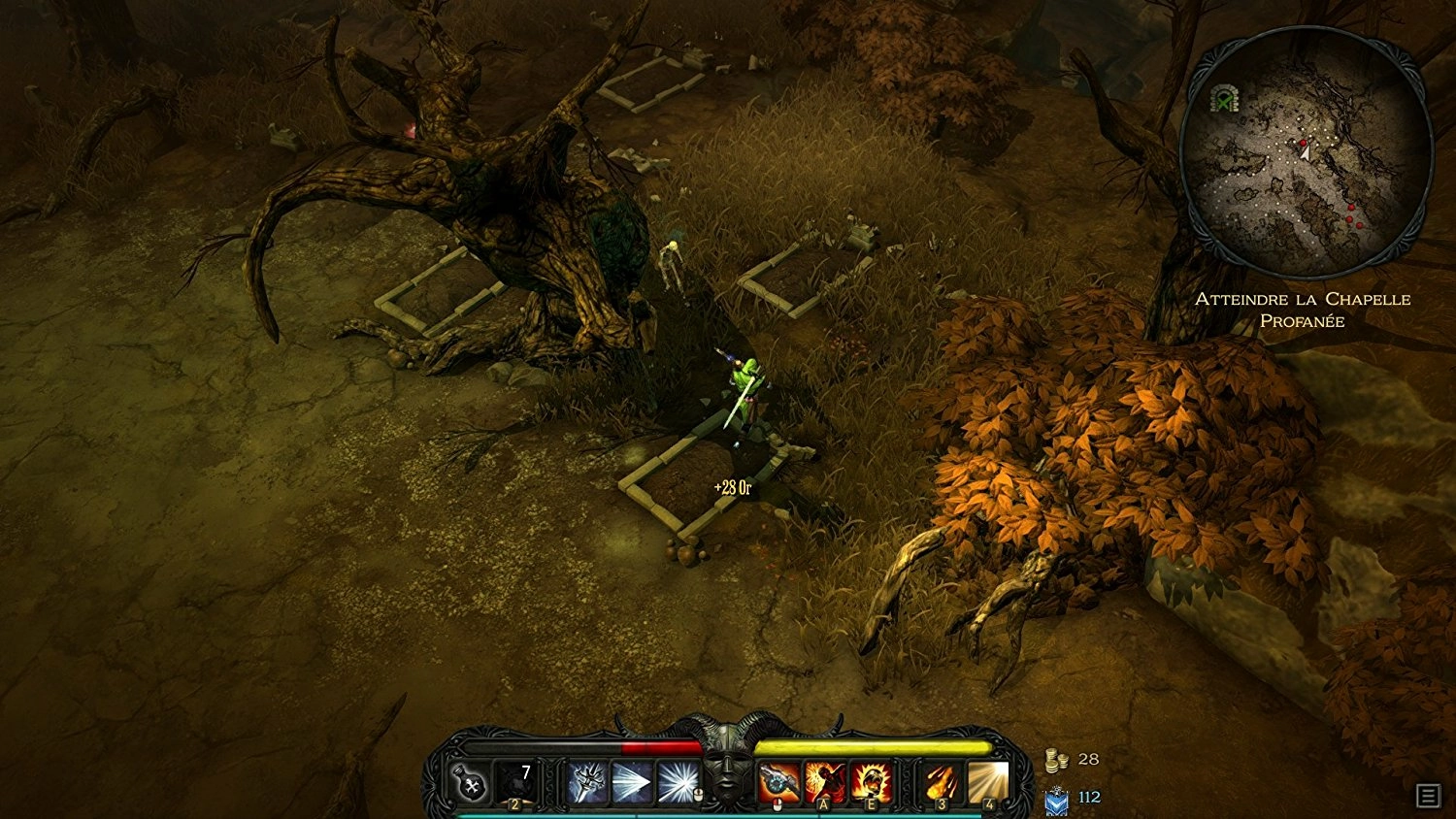Screen dimensions: 1456x819
Task: Fire the crossbow attack skill
Action: pos(779,782)
